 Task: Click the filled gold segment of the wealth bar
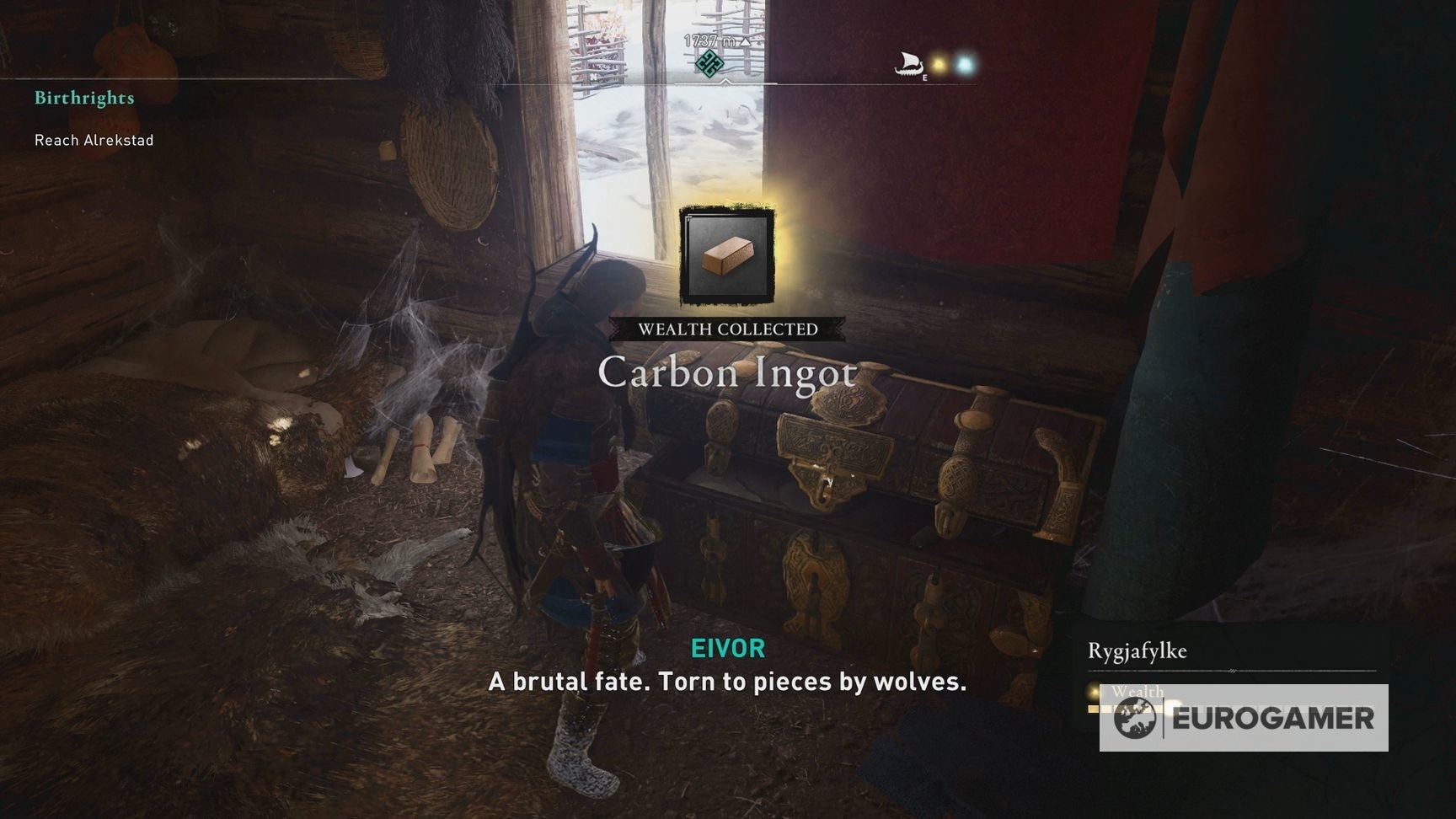pyautogui.click(x=1093, y=709)
